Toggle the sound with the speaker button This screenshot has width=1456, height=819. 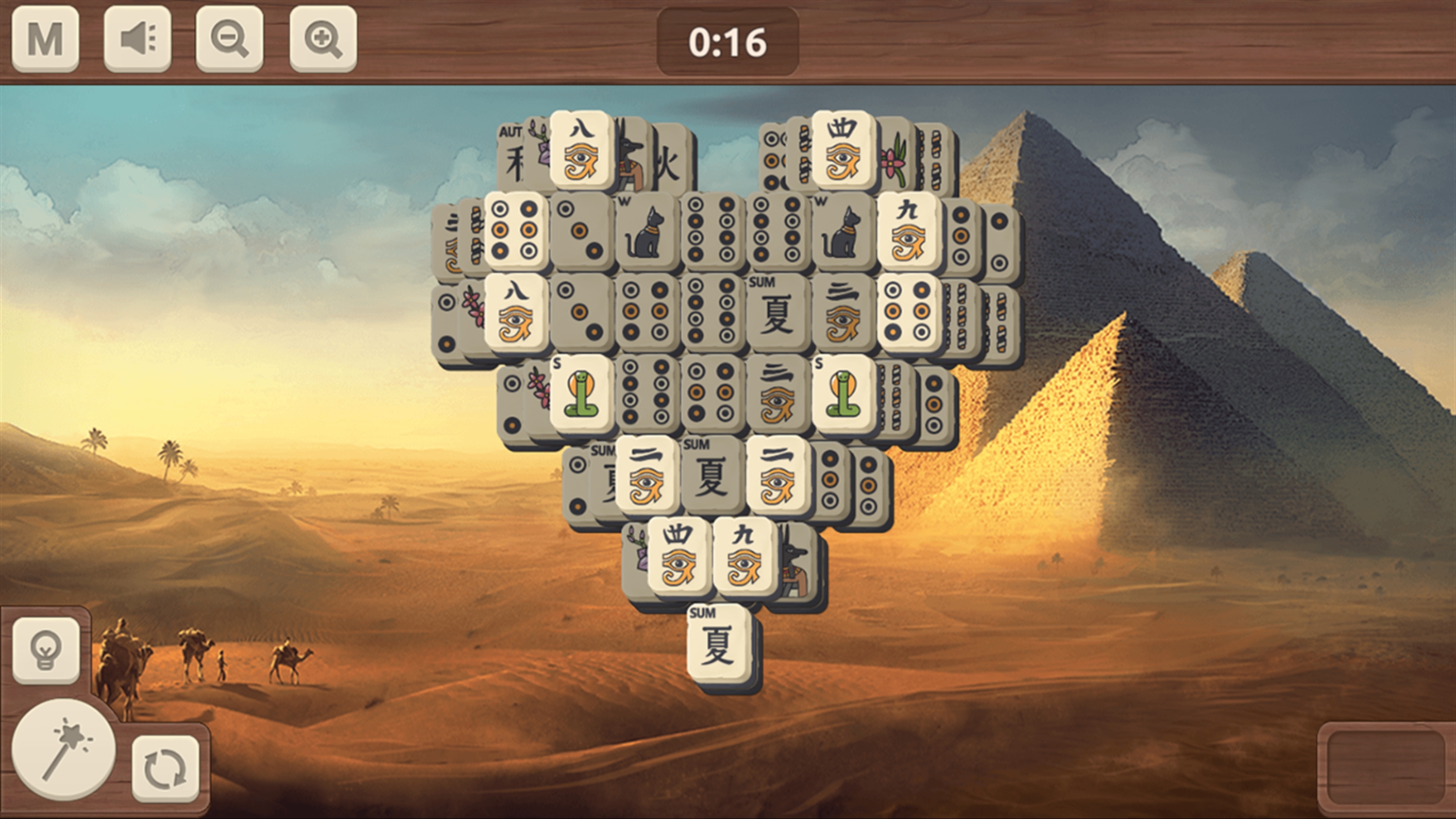[x=137, y=38]
